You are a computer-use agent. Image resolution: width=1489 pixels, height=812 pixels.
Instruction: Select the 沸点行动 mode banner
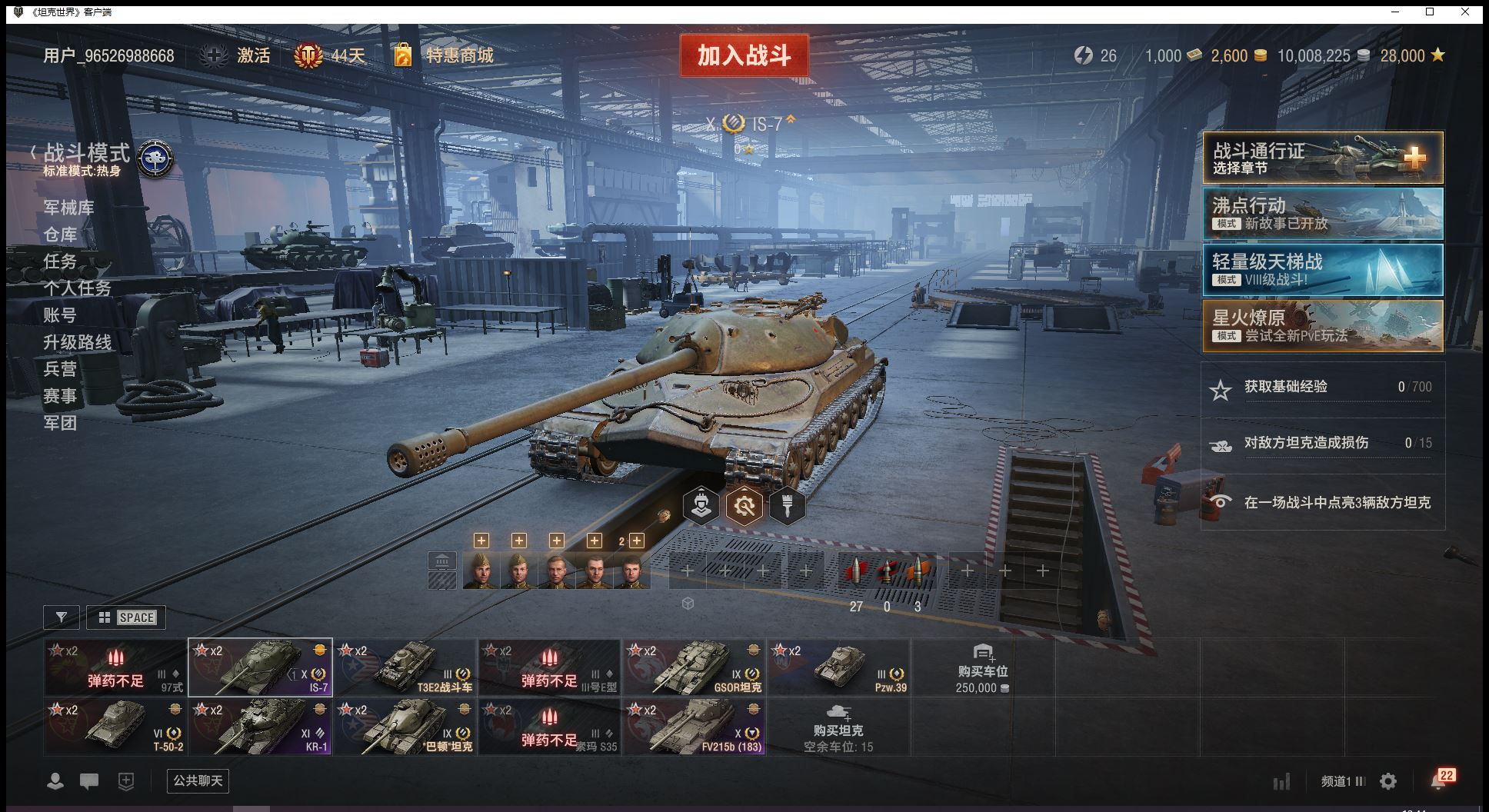(1322, 214)
